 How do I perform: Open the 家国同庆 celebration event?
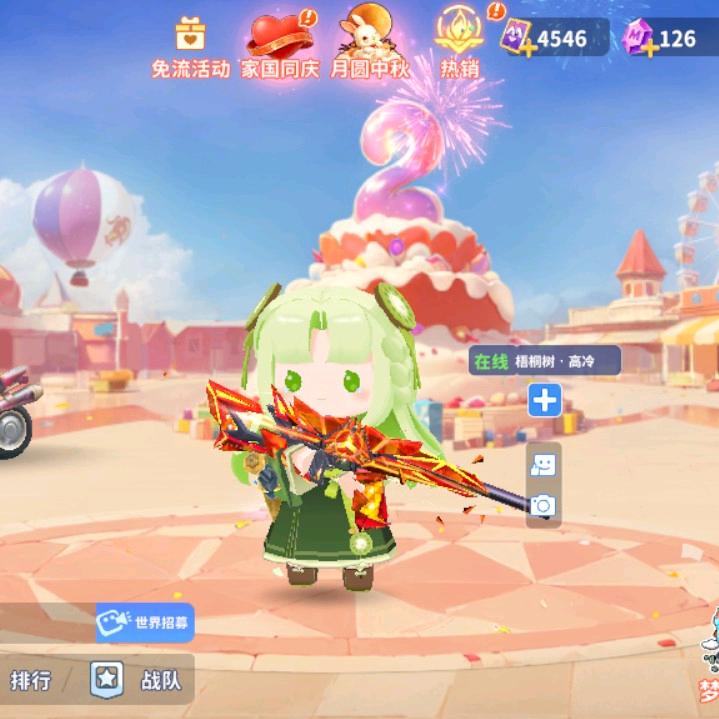[278, 47]
